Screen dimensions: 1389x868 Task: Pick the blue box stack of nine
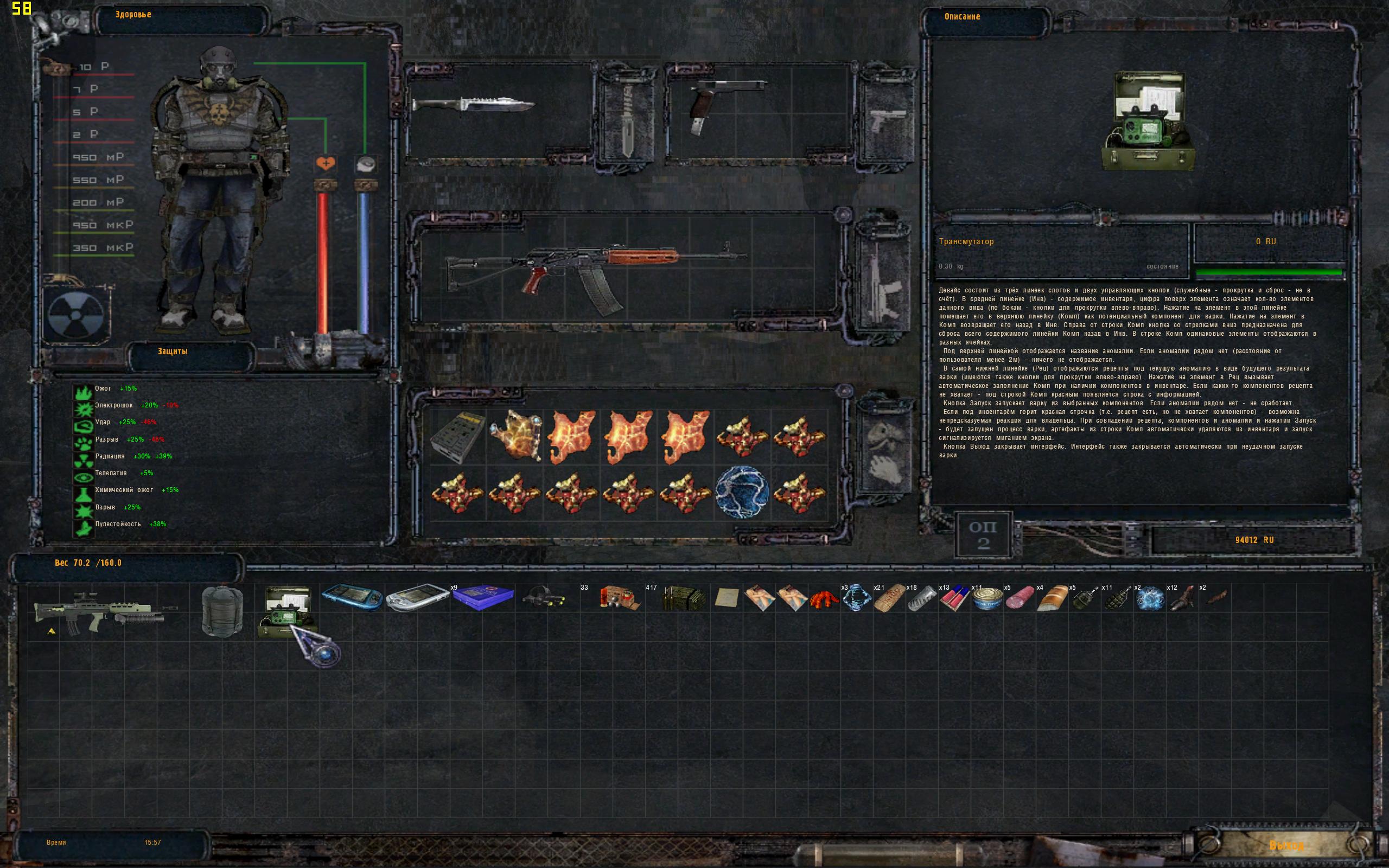pos(483,598)
